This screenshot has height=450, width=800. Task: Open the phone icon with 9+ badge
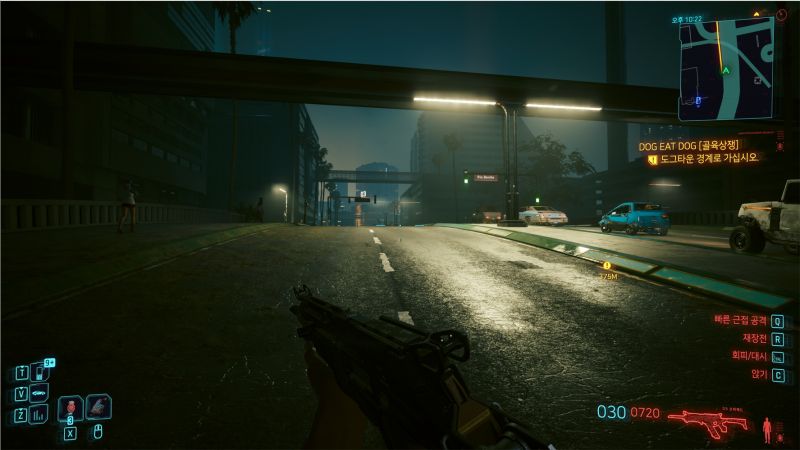tap(41, 372)
